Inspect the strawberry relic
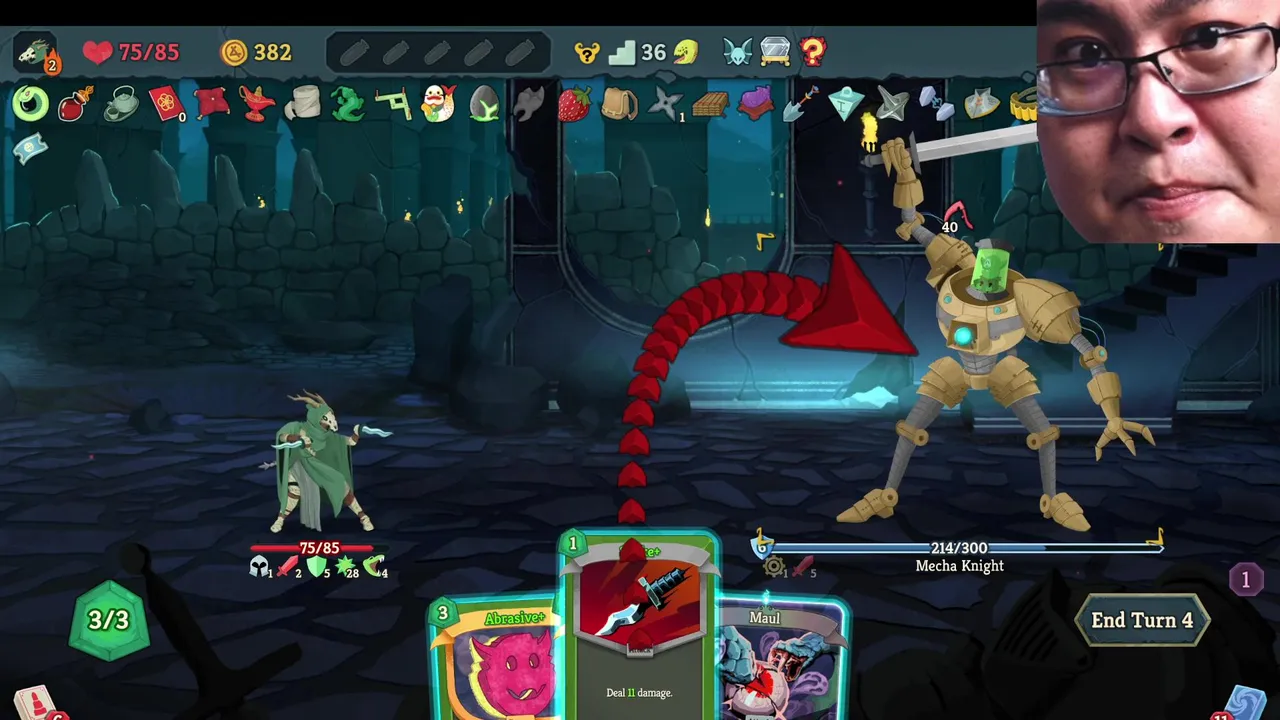 click(x=573, y=104)
